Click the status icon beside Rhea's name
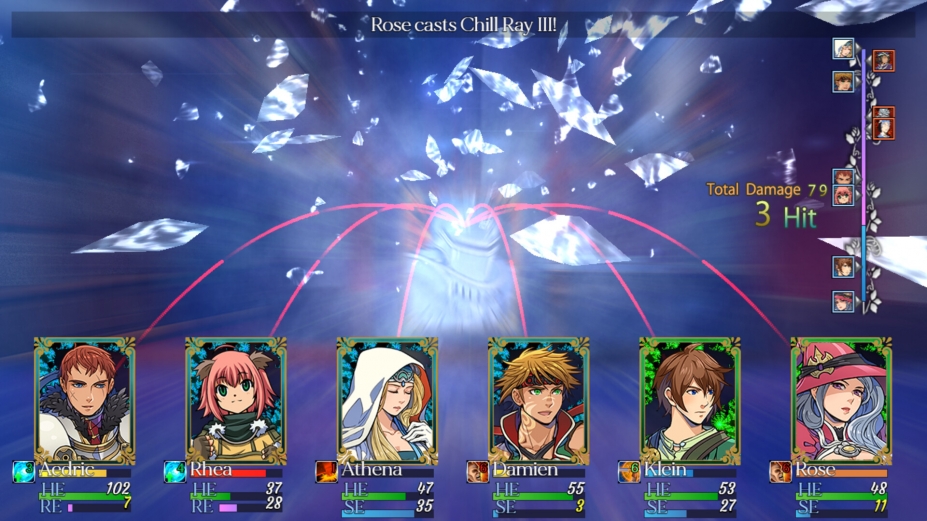 tap(175, 471)
